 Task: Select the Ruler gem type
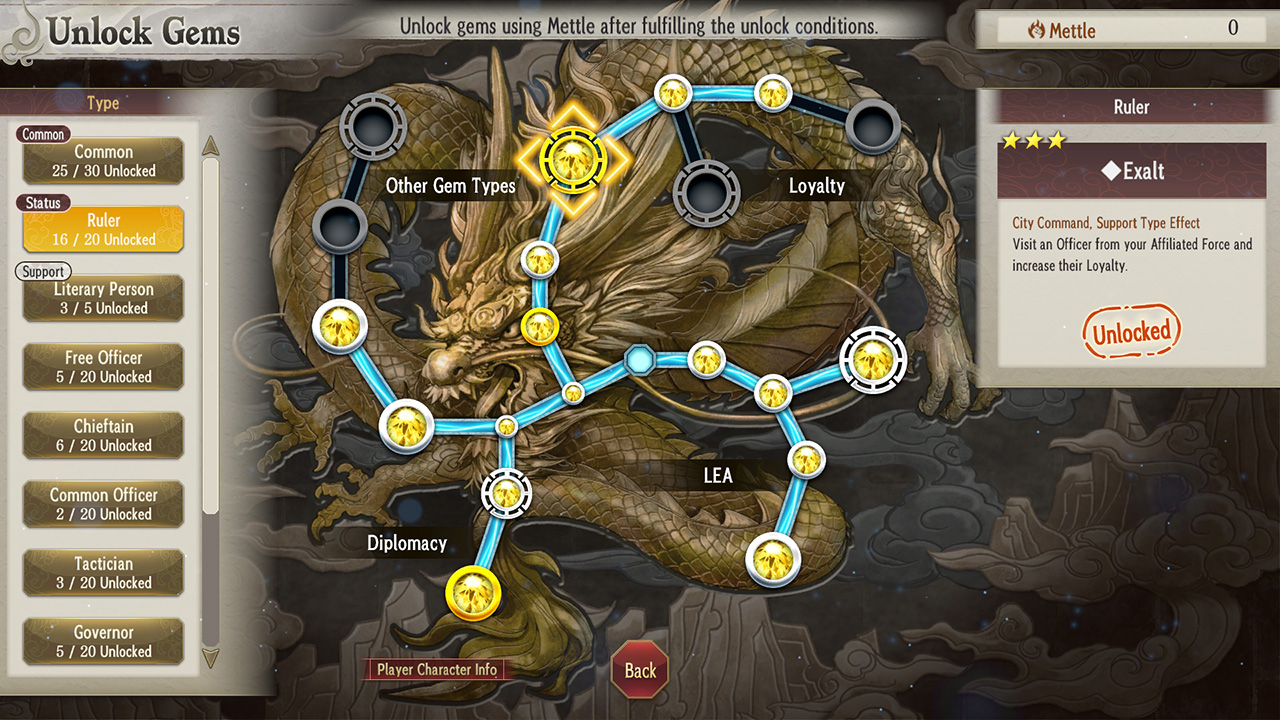103,229
